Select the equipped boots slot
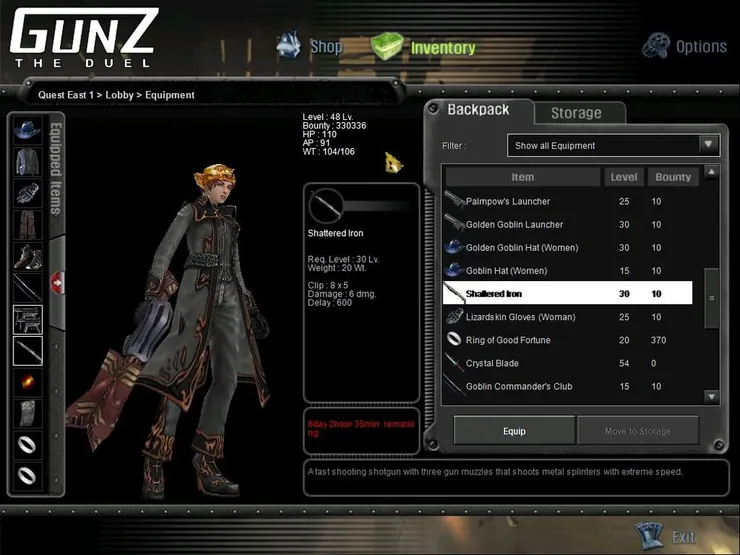 [x=27, y=257]
